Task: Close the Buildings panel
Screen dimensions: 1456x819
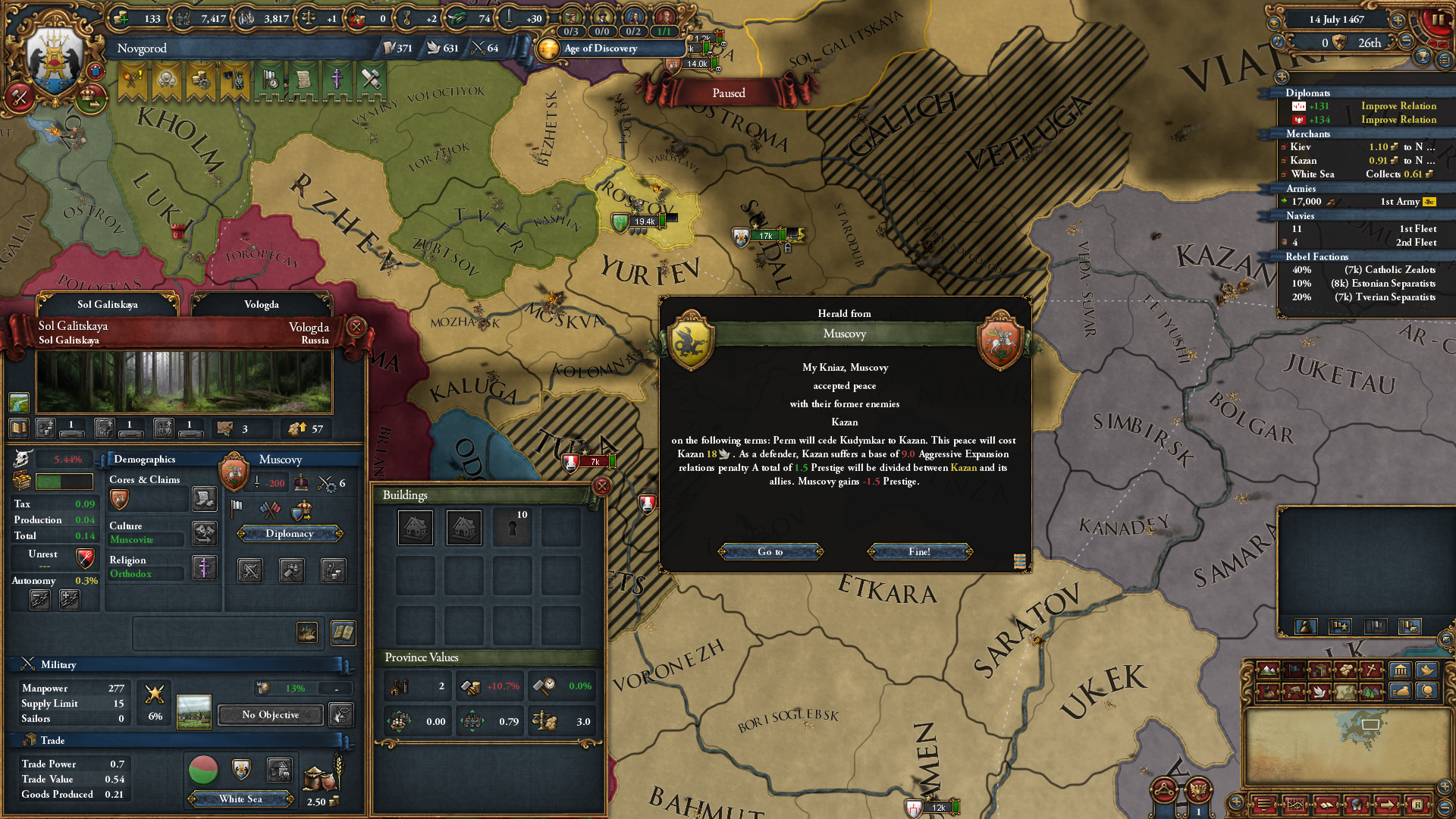Action: coord(601,486)
